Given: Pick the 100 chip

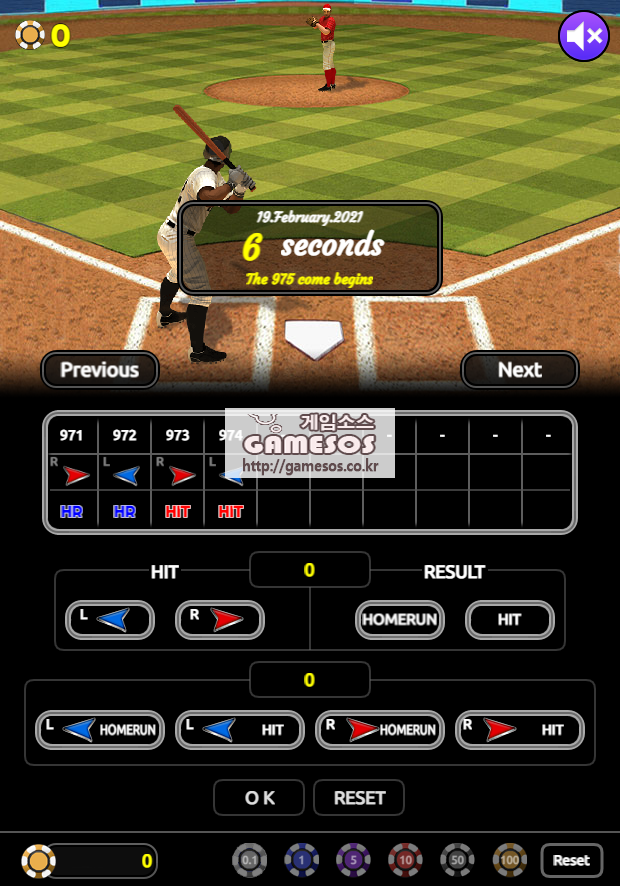Looking at the screenshot, I should [510, 860].
